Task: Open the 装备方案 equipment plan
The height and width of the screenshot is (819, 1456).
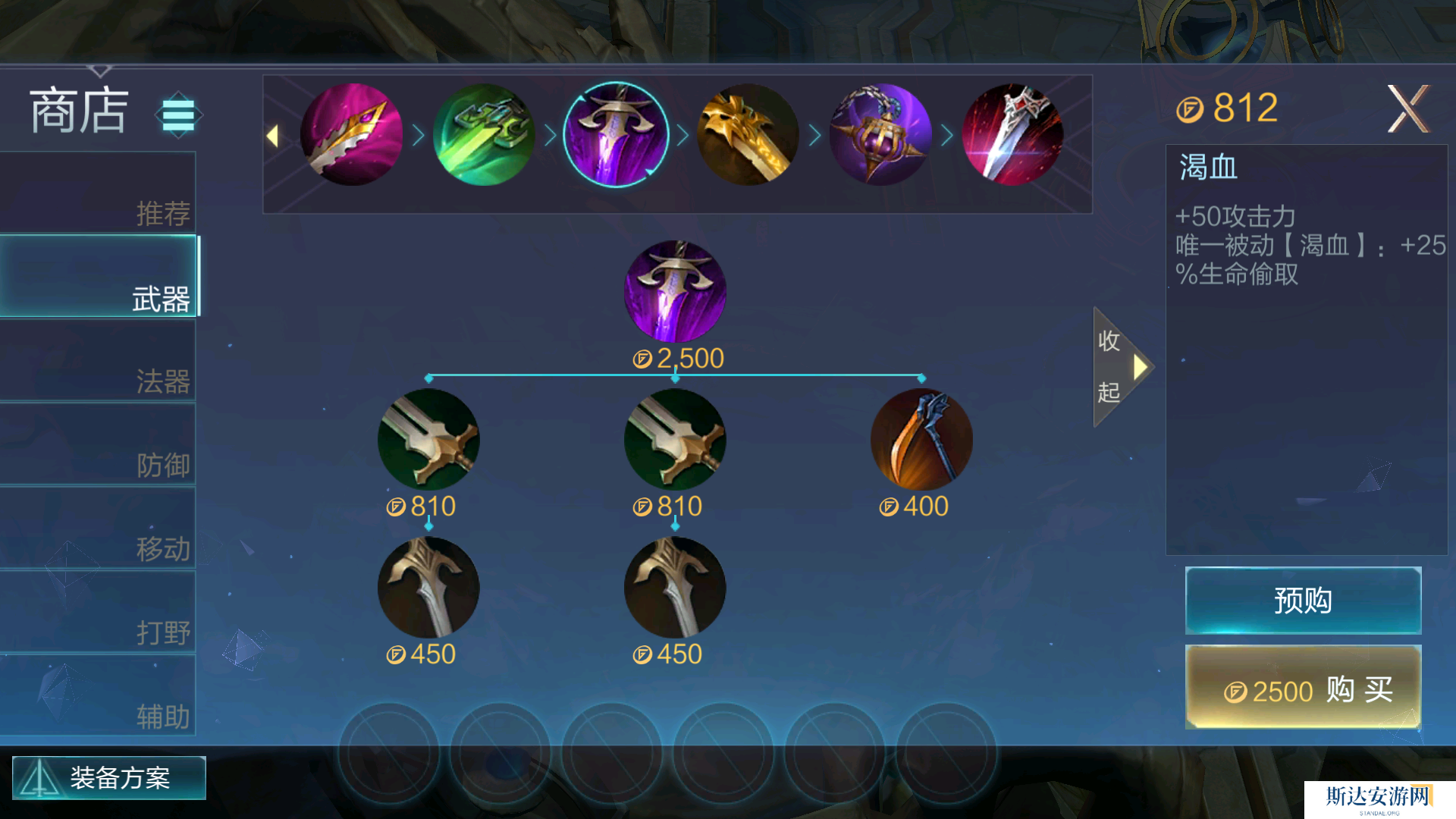Action: 109,777
